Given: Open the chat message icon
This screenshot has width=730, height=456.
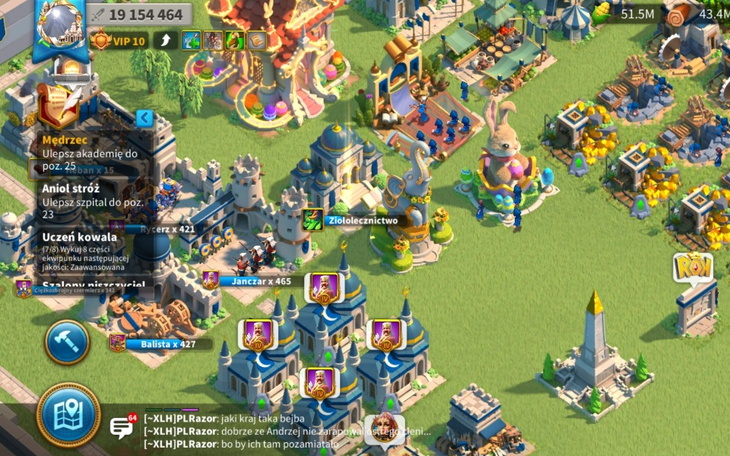Looking at the screenshot, I should pyautogui.click(x=122, y=428).
